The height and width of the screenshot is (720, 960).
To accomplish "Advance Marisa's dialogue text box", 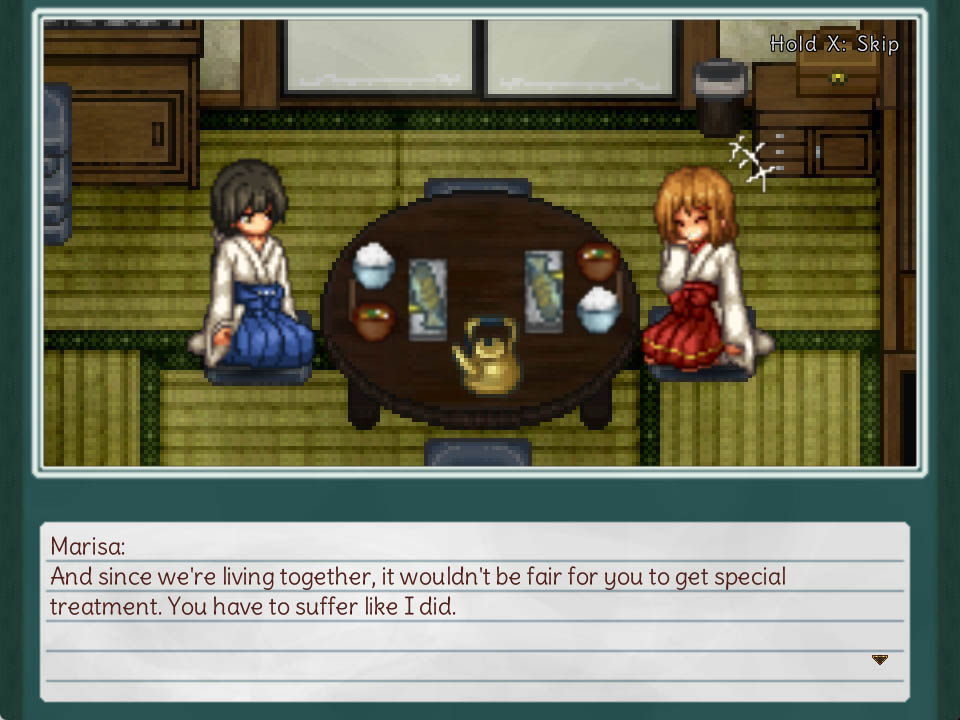I will [475, 610].
